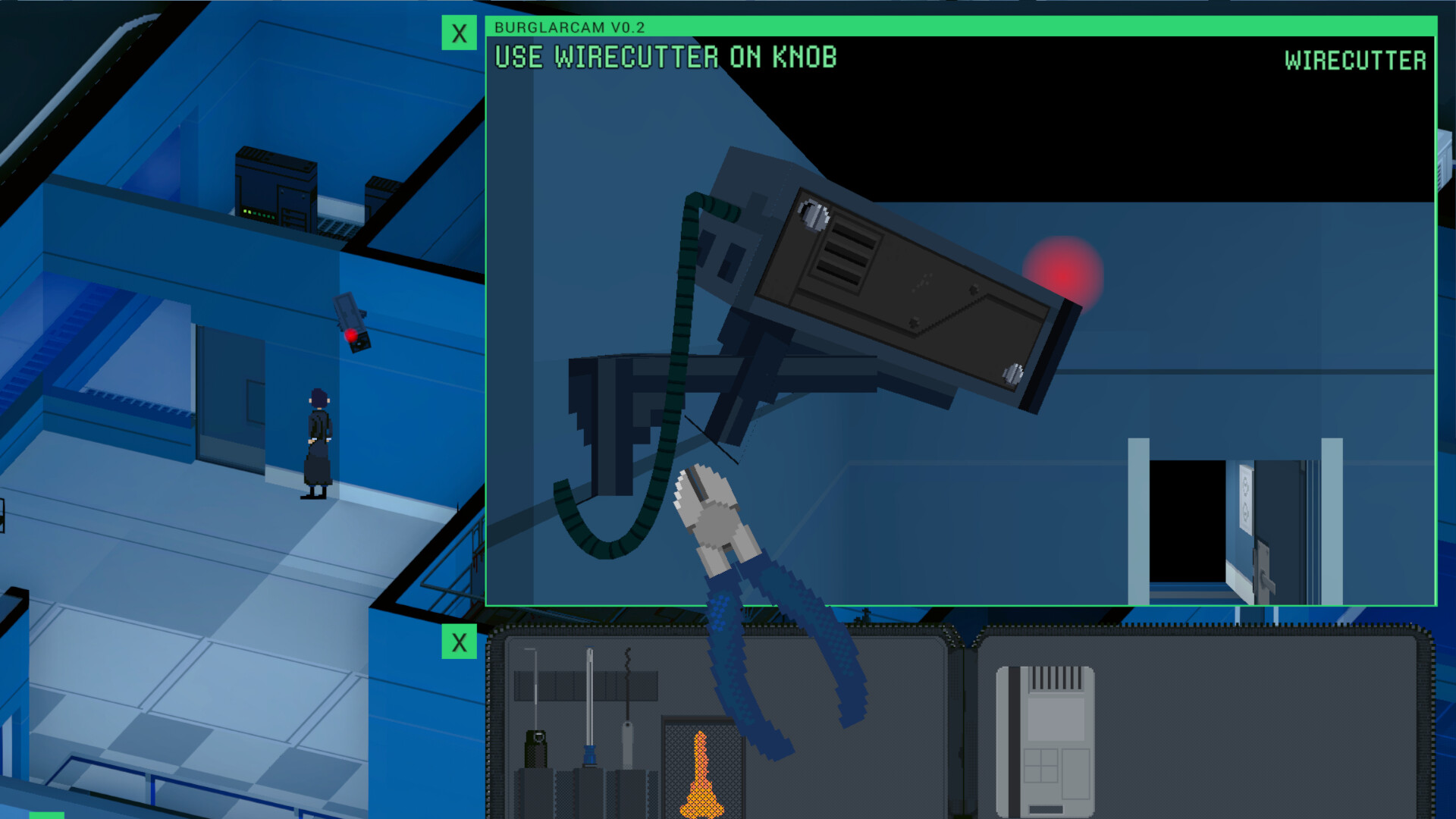
Task: Dismiss the toolkit with the lower X button
Action: click(x=458, y=643)
